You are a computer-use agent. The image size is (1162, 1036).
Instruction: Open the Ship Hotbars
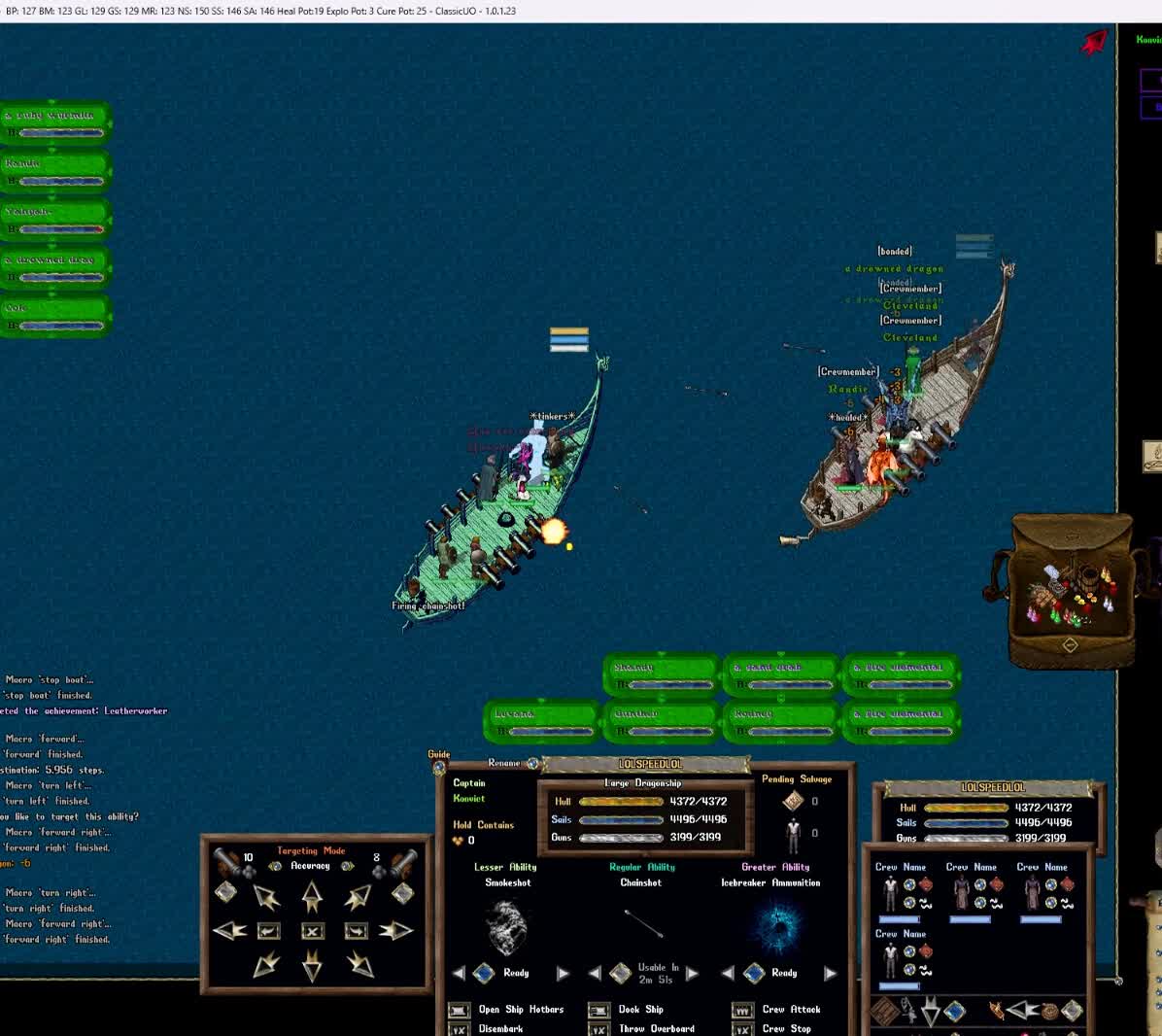tap(460, 1010)
